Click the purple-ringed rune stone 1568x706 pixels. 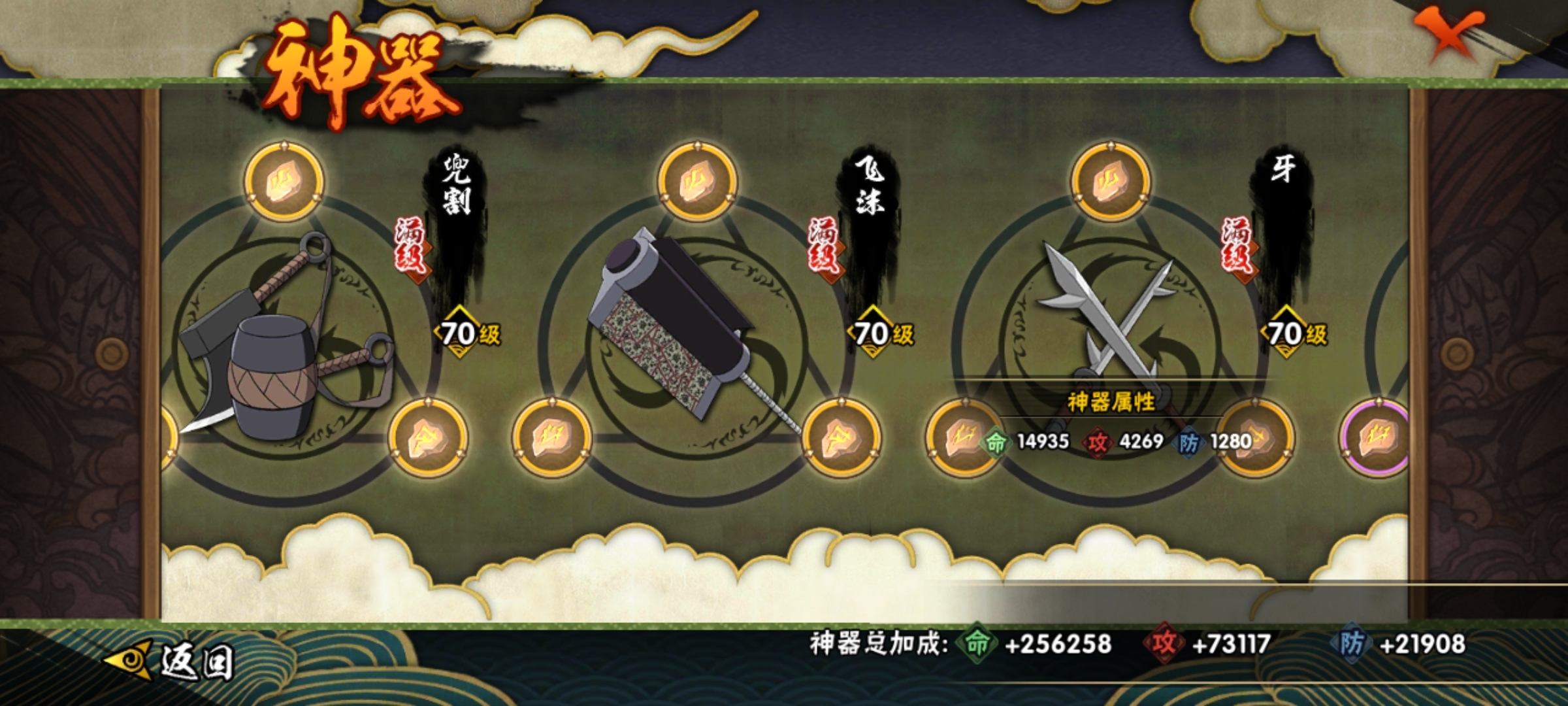click(x=1376, y=438)
